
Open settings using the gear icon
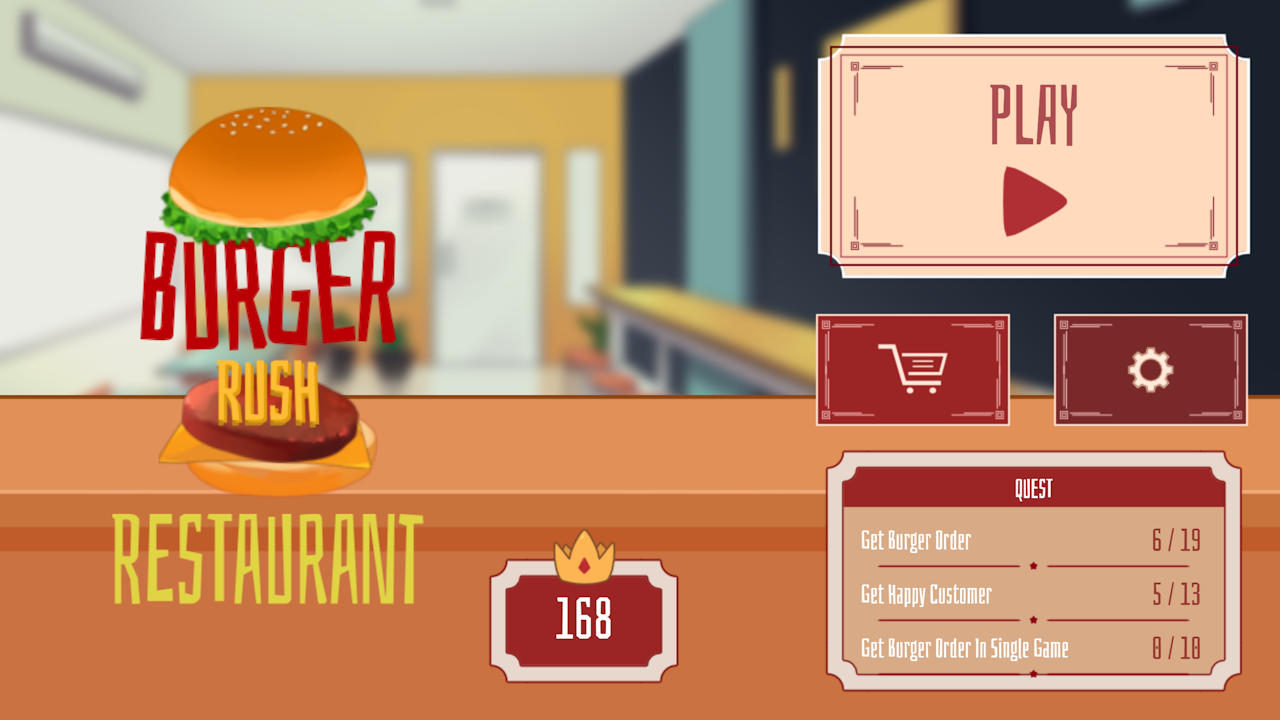point(1150,368)
